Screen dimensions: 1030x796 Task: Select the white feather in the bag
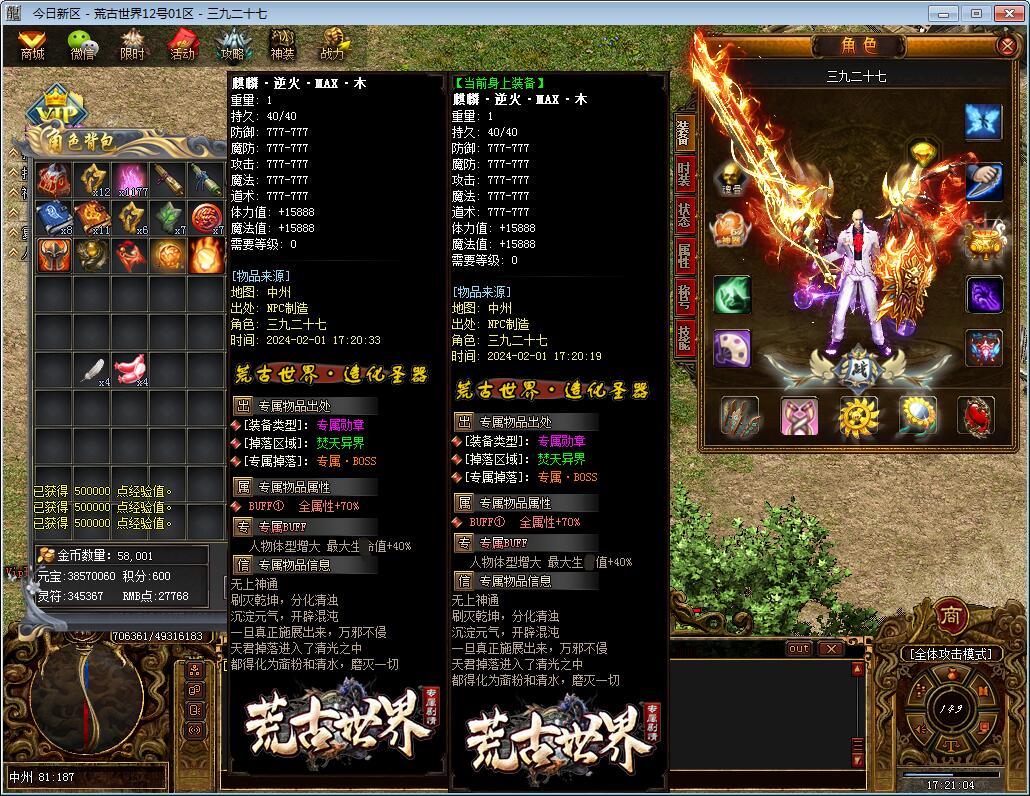93,370
